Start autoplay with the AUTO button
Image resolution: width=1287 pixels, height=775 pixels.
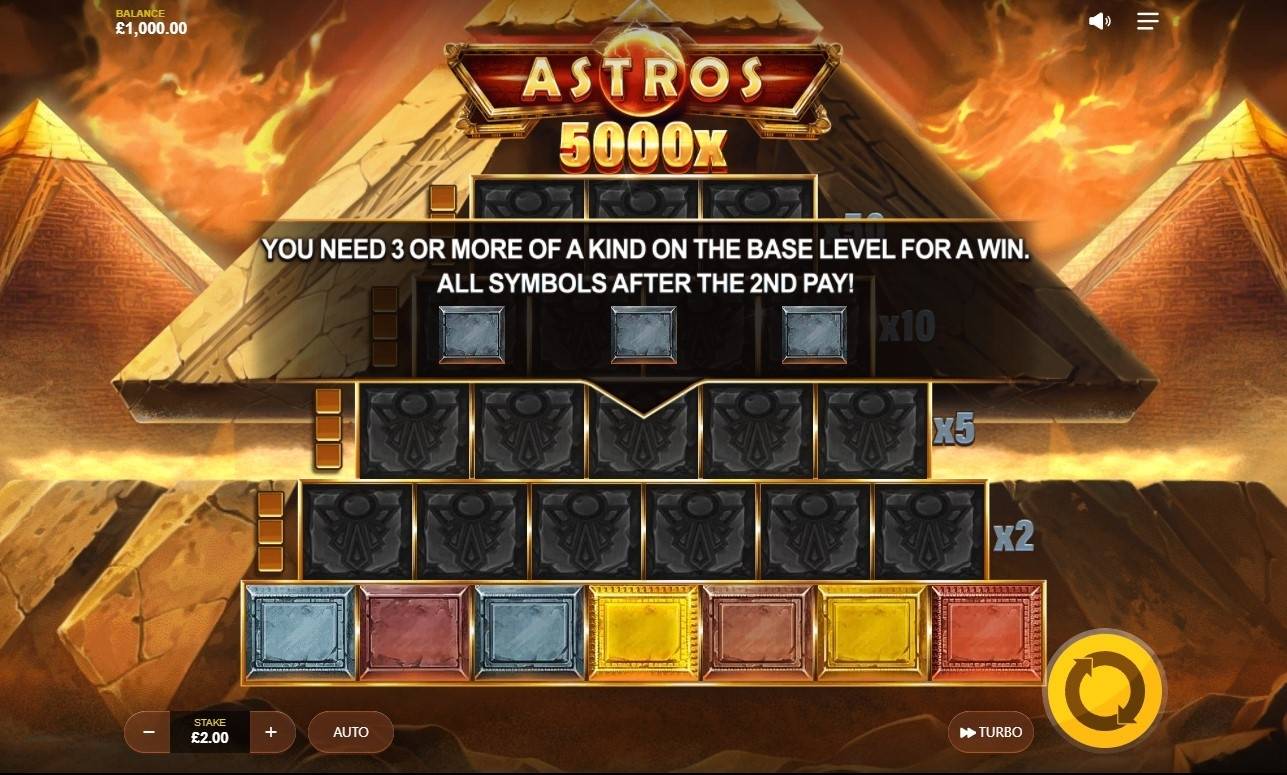pyautogui.click(x=350, y=732)
